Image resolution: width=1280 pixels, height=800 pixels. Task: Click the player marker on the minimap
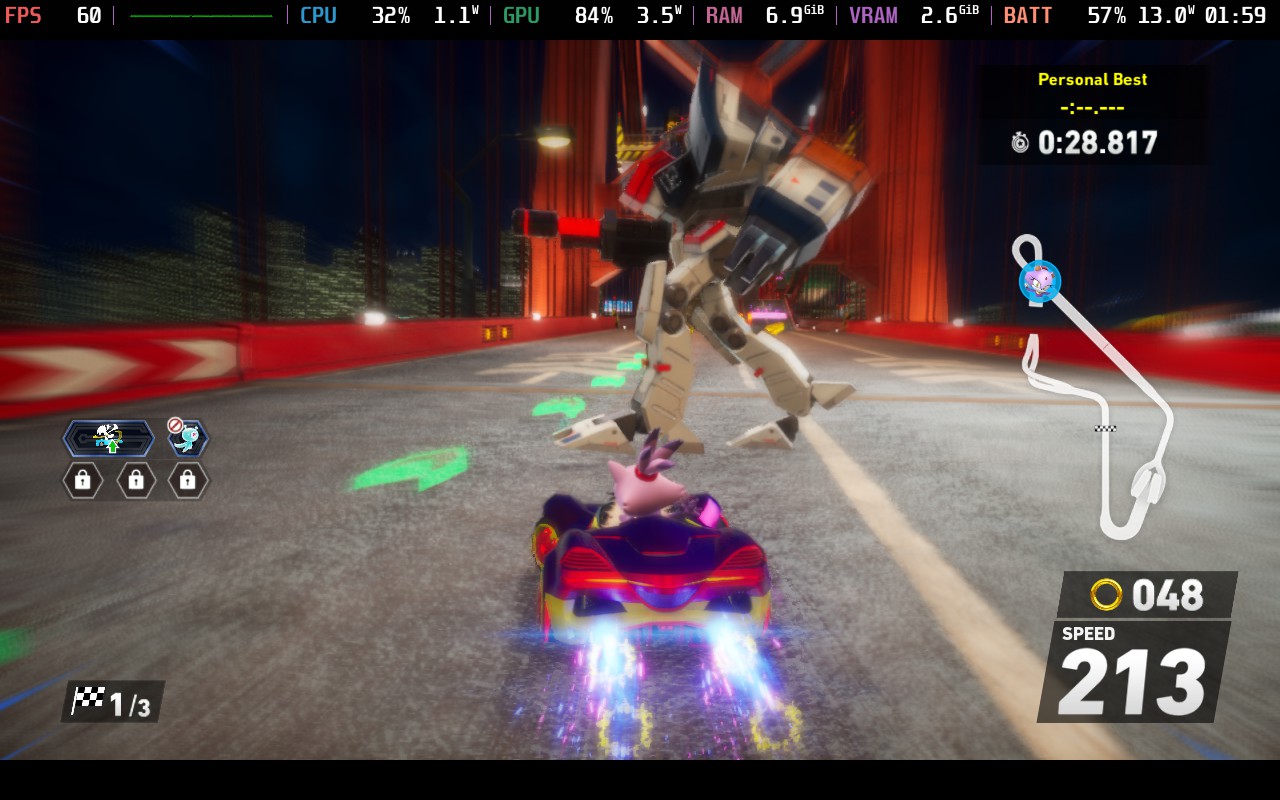(x=1040, y=281)
